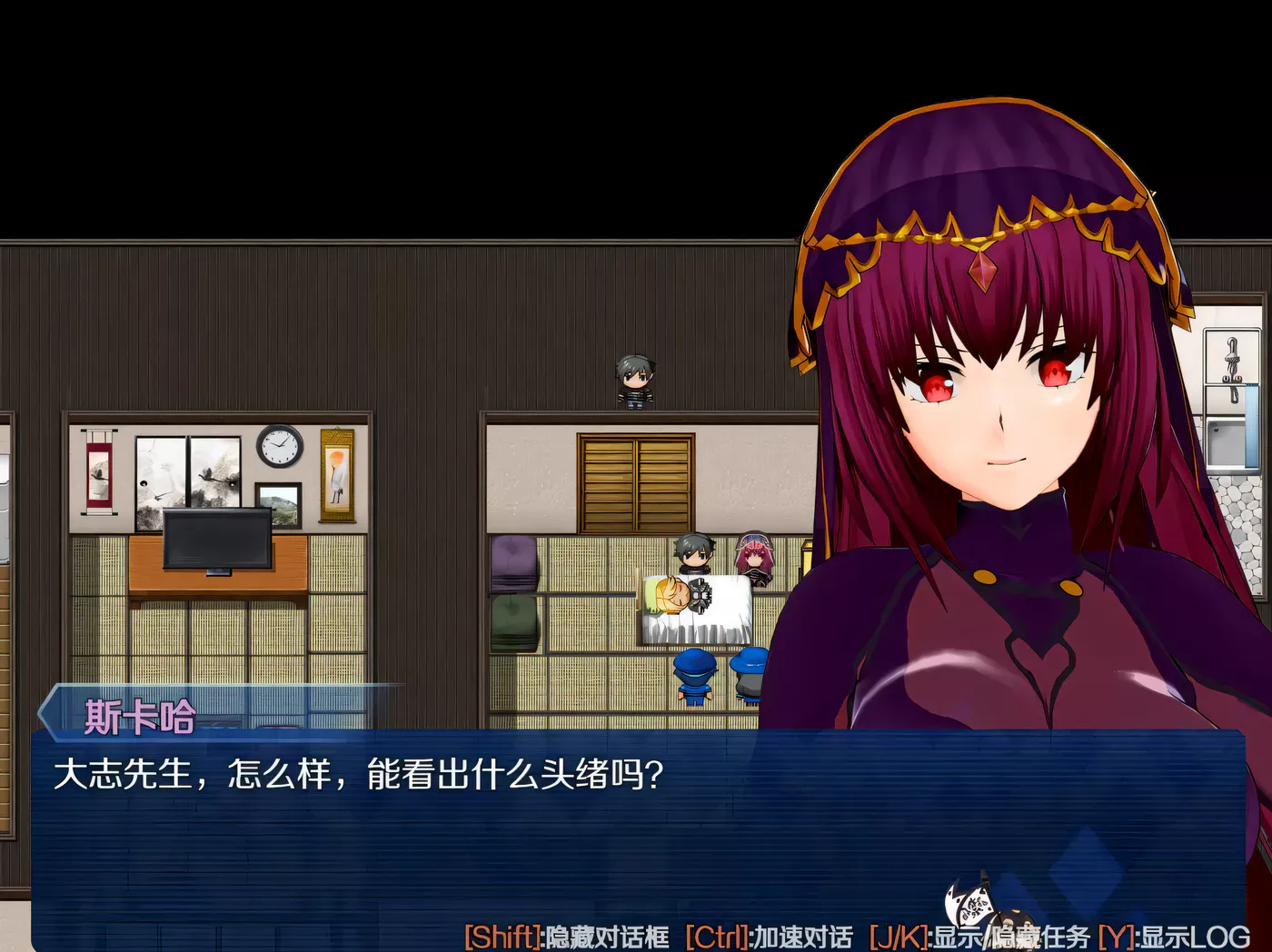Select the boy sprite standing in hallway
The image size is (1272, 952).
coord(636,377)
